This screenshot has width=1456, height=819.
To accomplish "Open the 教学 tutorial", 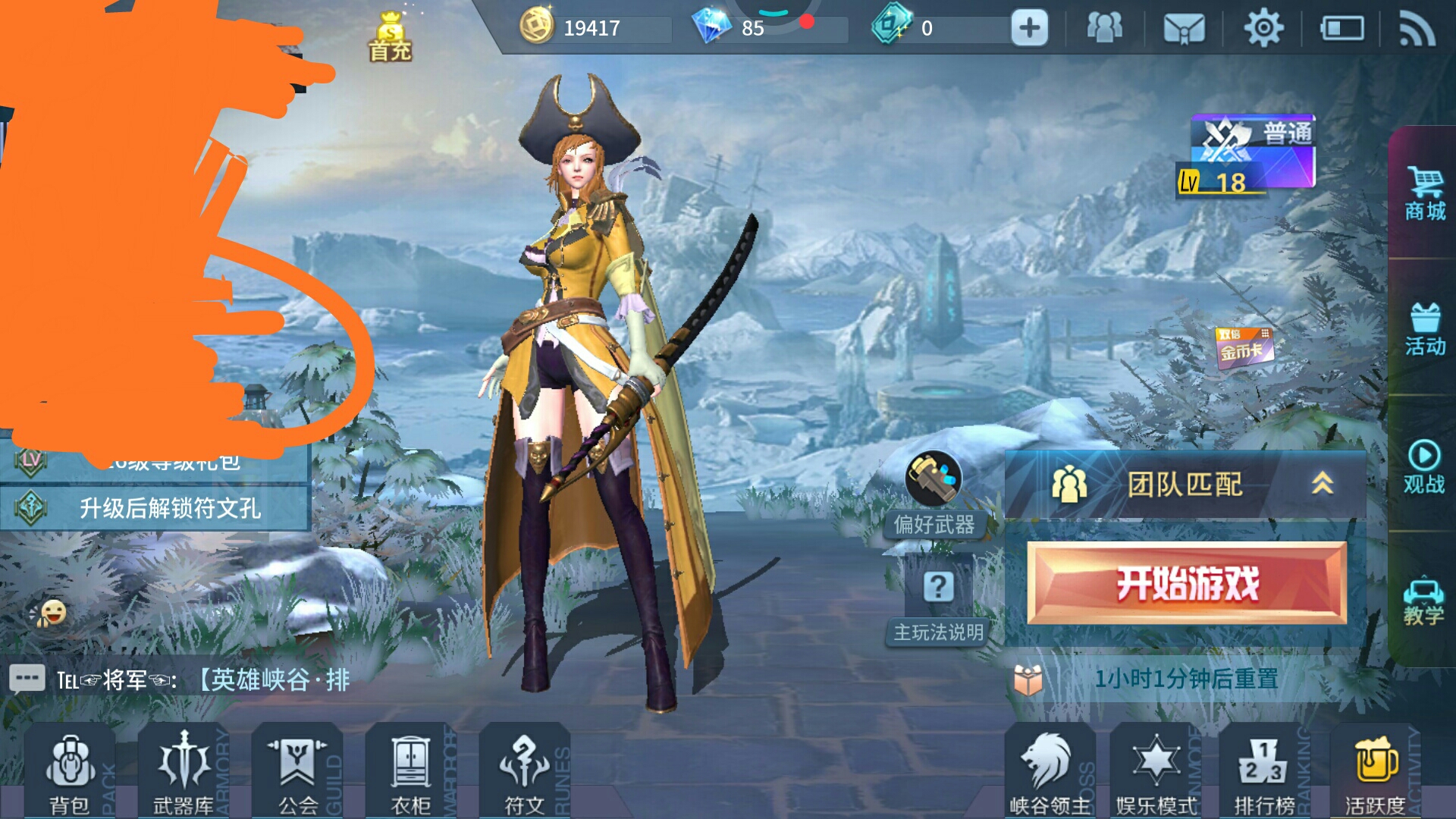I will point(1423,601).
